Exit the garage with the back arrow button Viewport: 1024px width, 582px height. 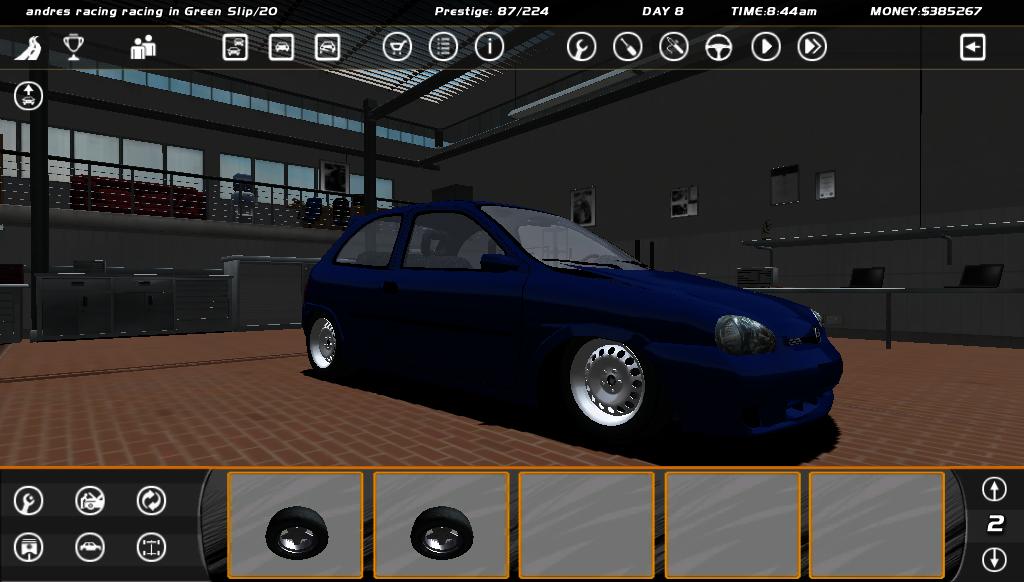point(972,47)
